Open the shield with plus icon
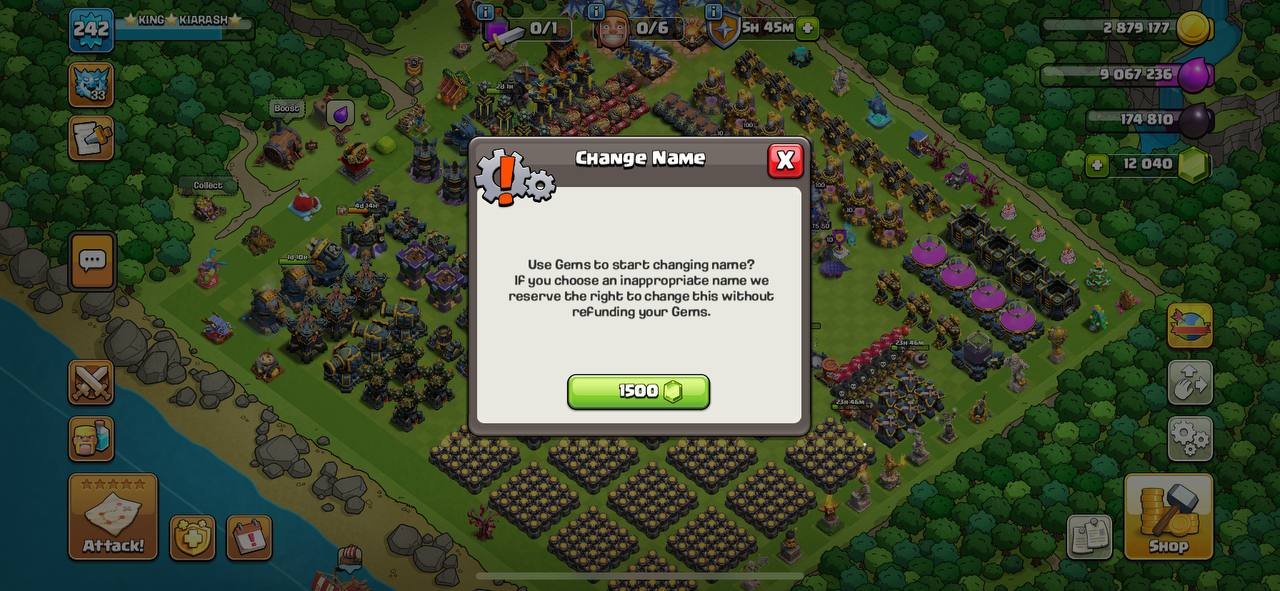The image size is (1280, 591). 192,537
